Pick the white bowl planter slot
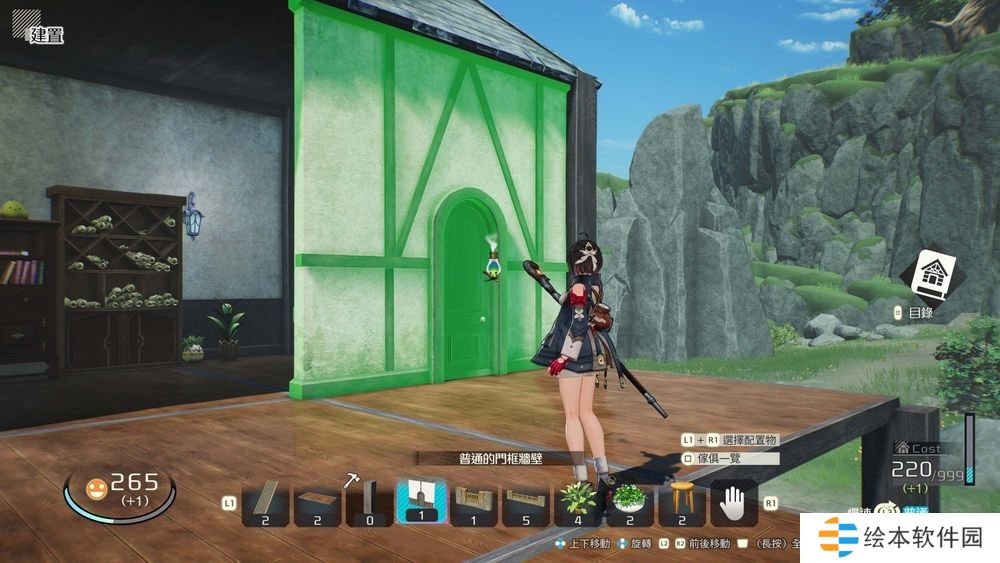Viewport: 1000px width, 563px height. (x=630, y=502)
